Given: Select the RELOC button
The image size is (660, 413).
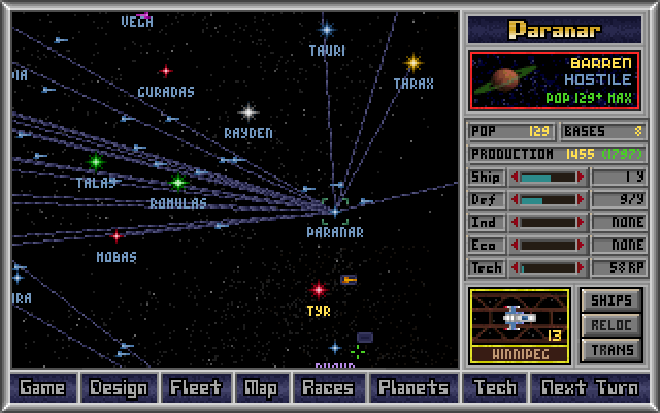Looking at the screenshot, I should [x=610, y=325].
